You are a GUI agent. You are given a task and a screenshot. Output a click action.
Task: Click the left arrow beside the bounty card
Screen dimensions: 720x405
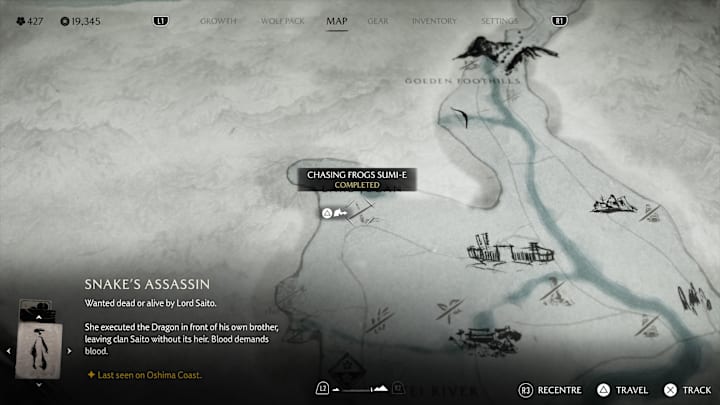[9, 350]
